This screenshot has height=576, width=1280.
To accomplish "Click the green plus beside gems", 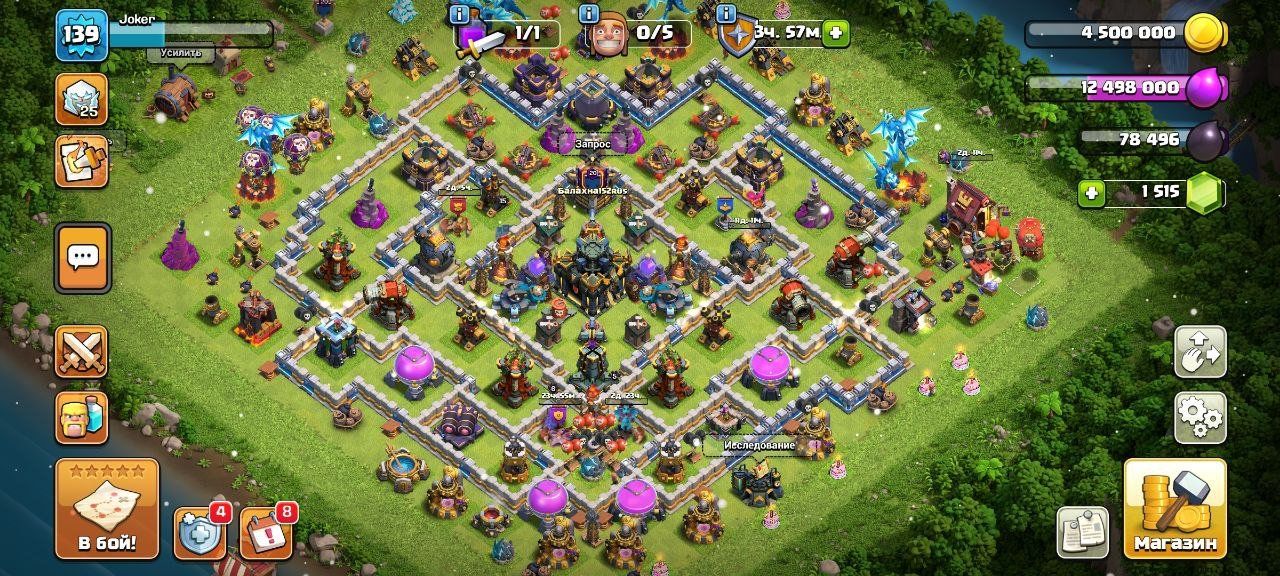I will [x=1092, y=192].
